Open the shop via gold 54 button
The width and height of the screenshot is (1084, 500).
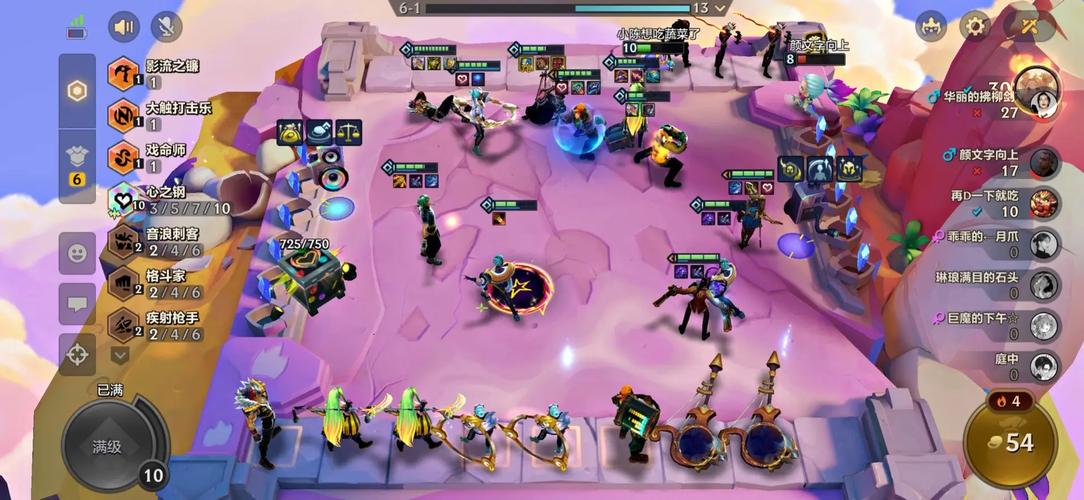point(1010,442)
